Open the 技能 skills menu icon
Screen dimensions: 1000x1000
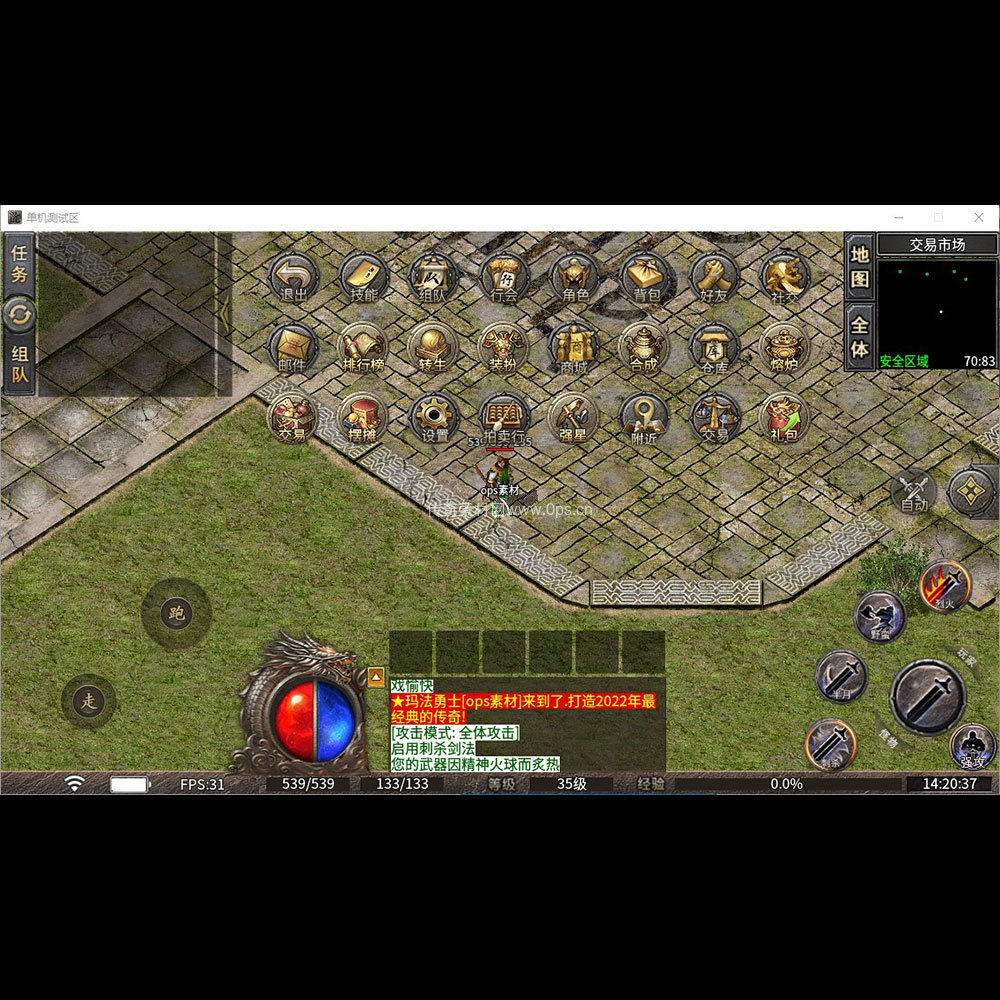click(x=364, y=276)
